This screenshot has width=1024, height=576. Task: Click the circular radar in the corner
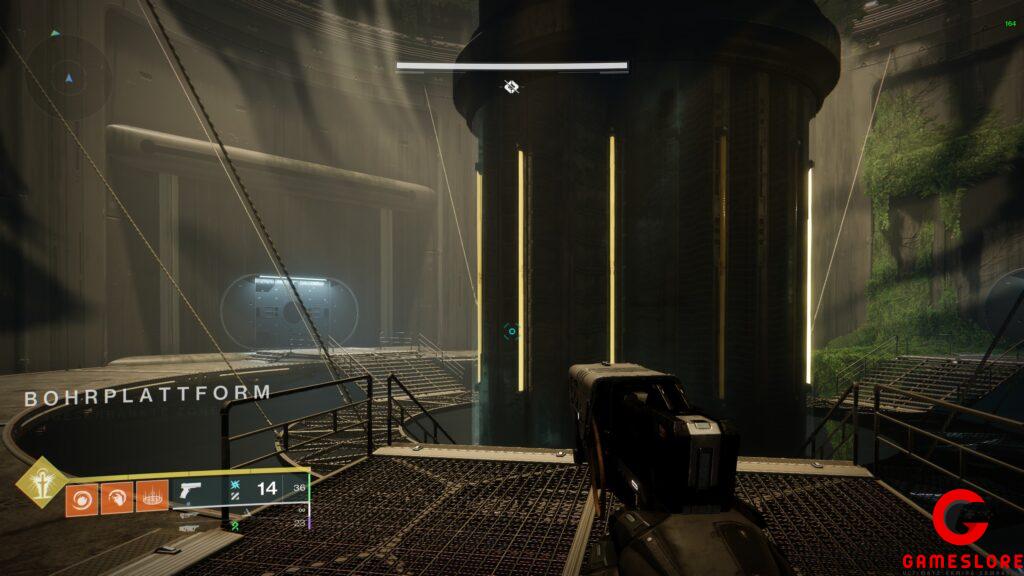68,77
